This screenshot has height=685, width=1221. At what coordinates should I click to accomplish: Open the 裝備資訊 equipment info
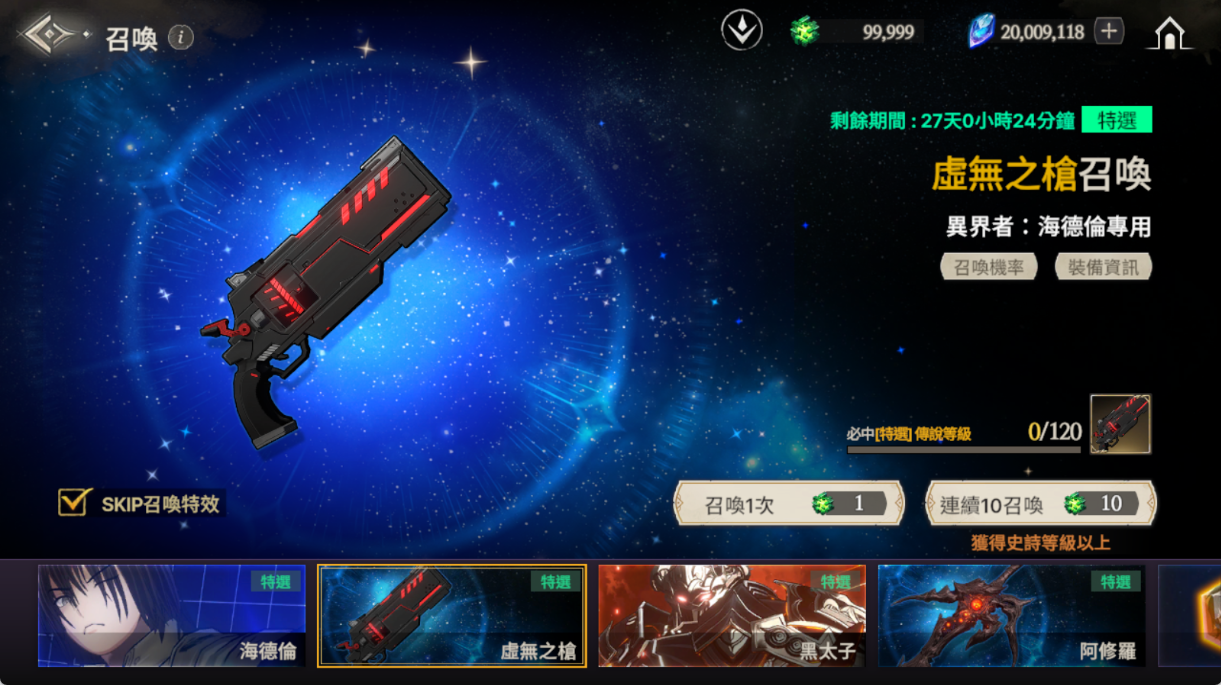(x=1103, y=267)
